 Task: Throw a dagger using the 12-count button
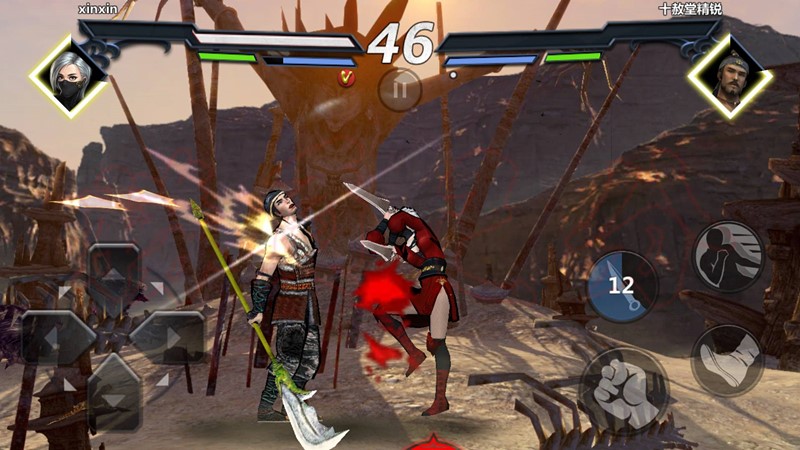click(x=621, y=285)
